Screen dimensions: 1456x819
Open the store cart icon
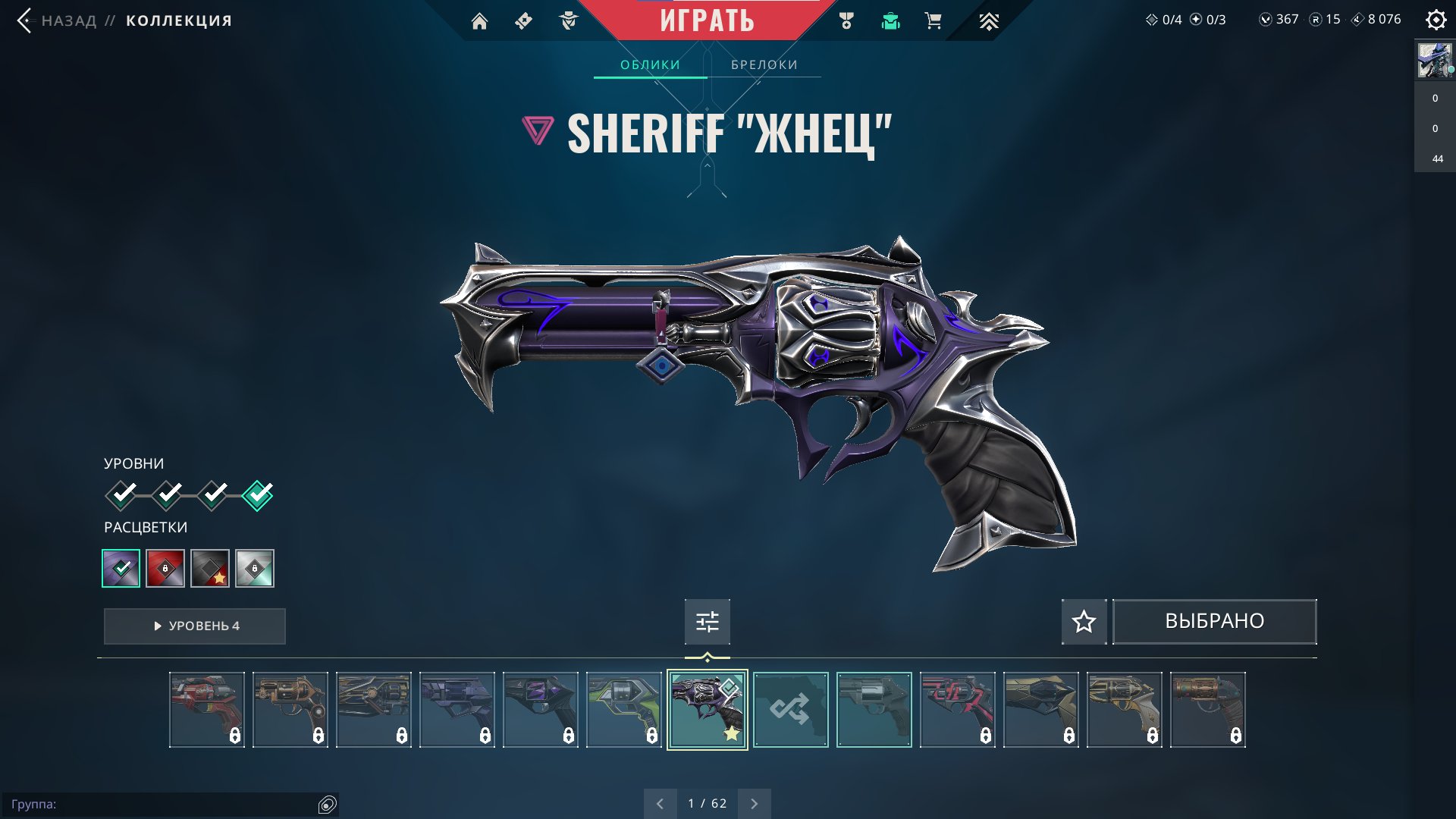click(934, 21)
